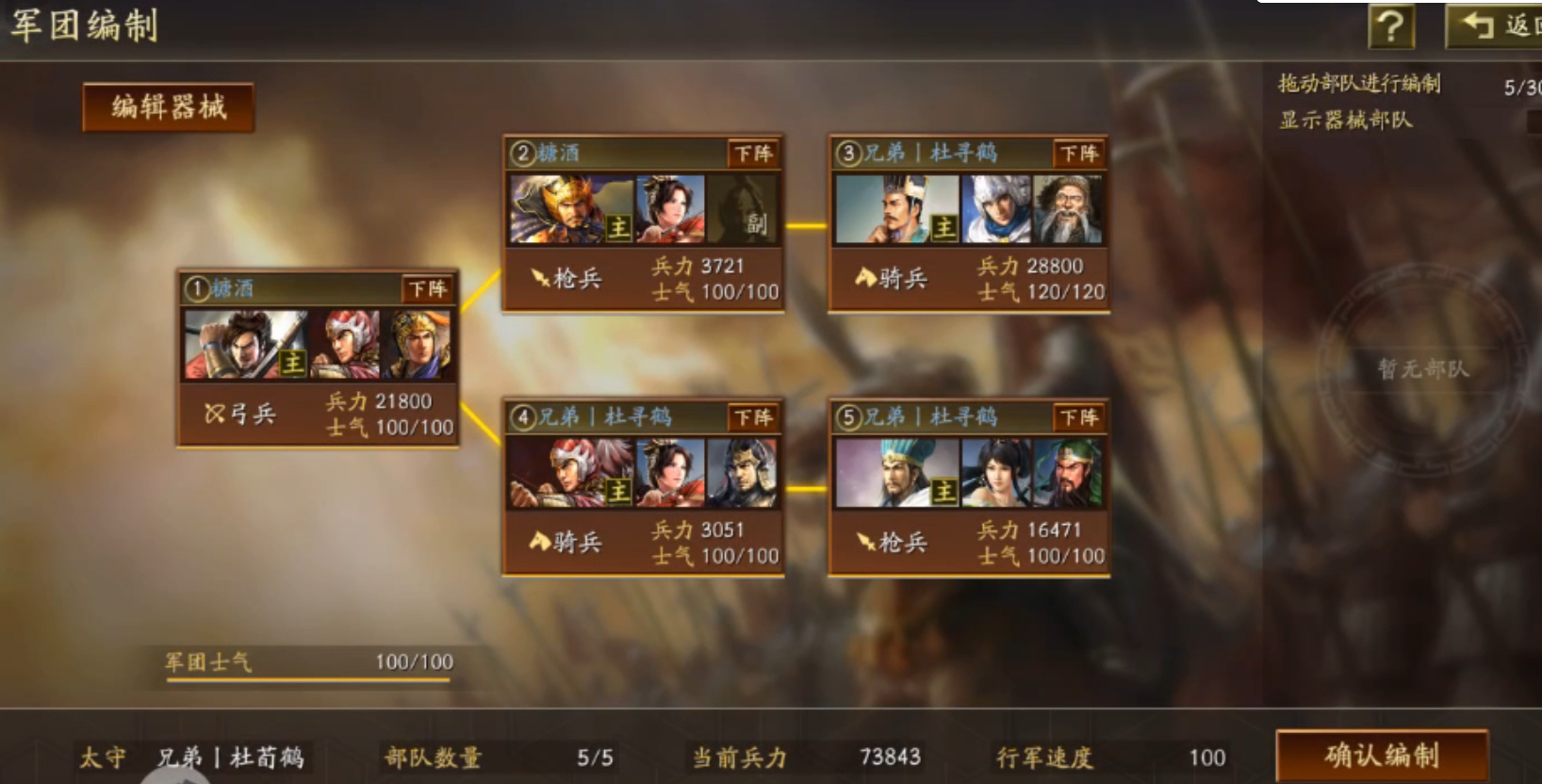Image resolution: width=1542 pixels, height=784 pixels.
Task: Open the 编辑器械 equipment editor
Action: click(167, 106)
